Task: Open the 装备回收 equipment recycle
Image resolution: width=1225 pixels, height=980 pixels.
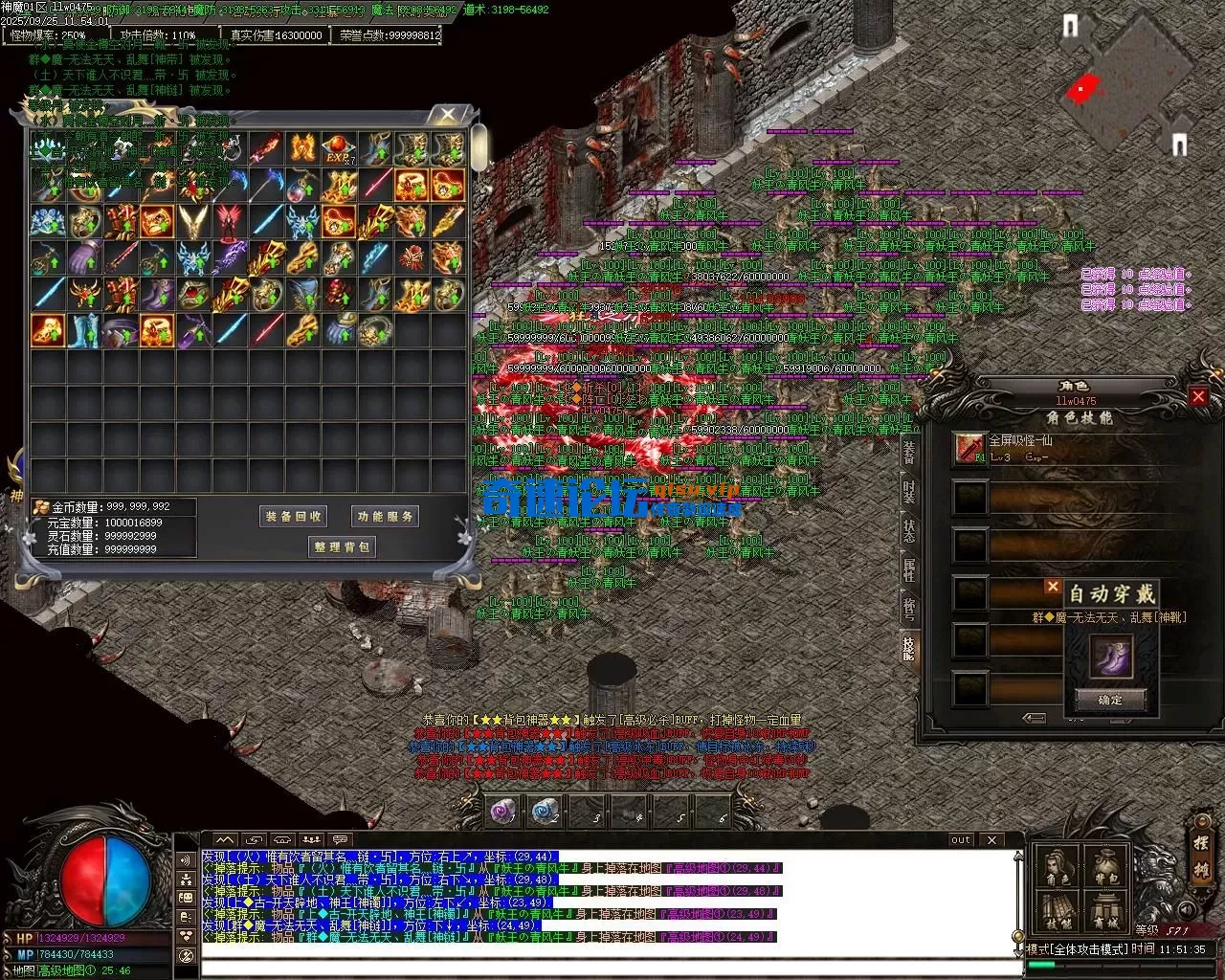Action: (x=294, y=517)
